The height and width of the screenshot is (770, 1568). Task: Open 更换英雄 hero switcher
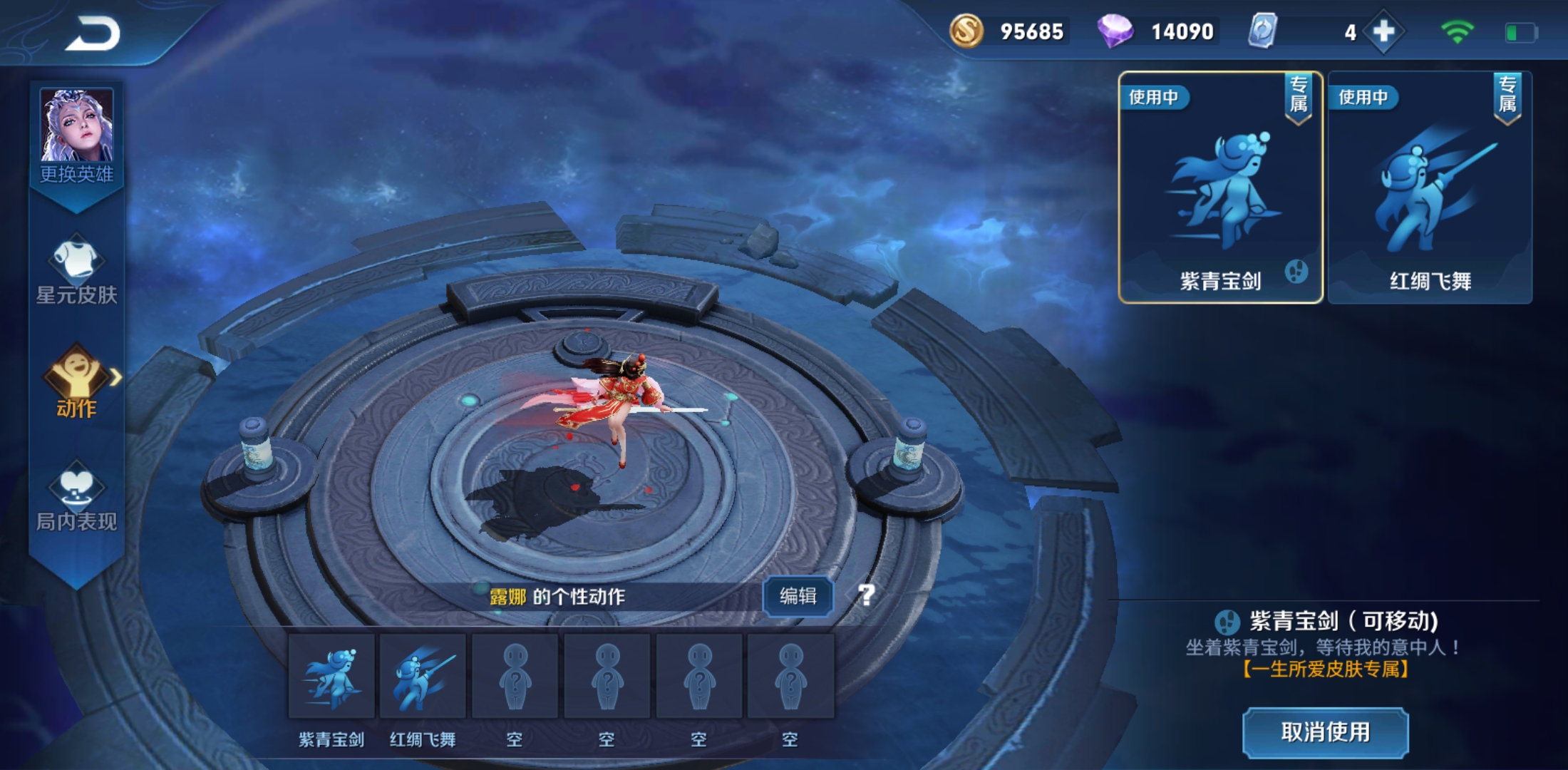coord(76,135)
